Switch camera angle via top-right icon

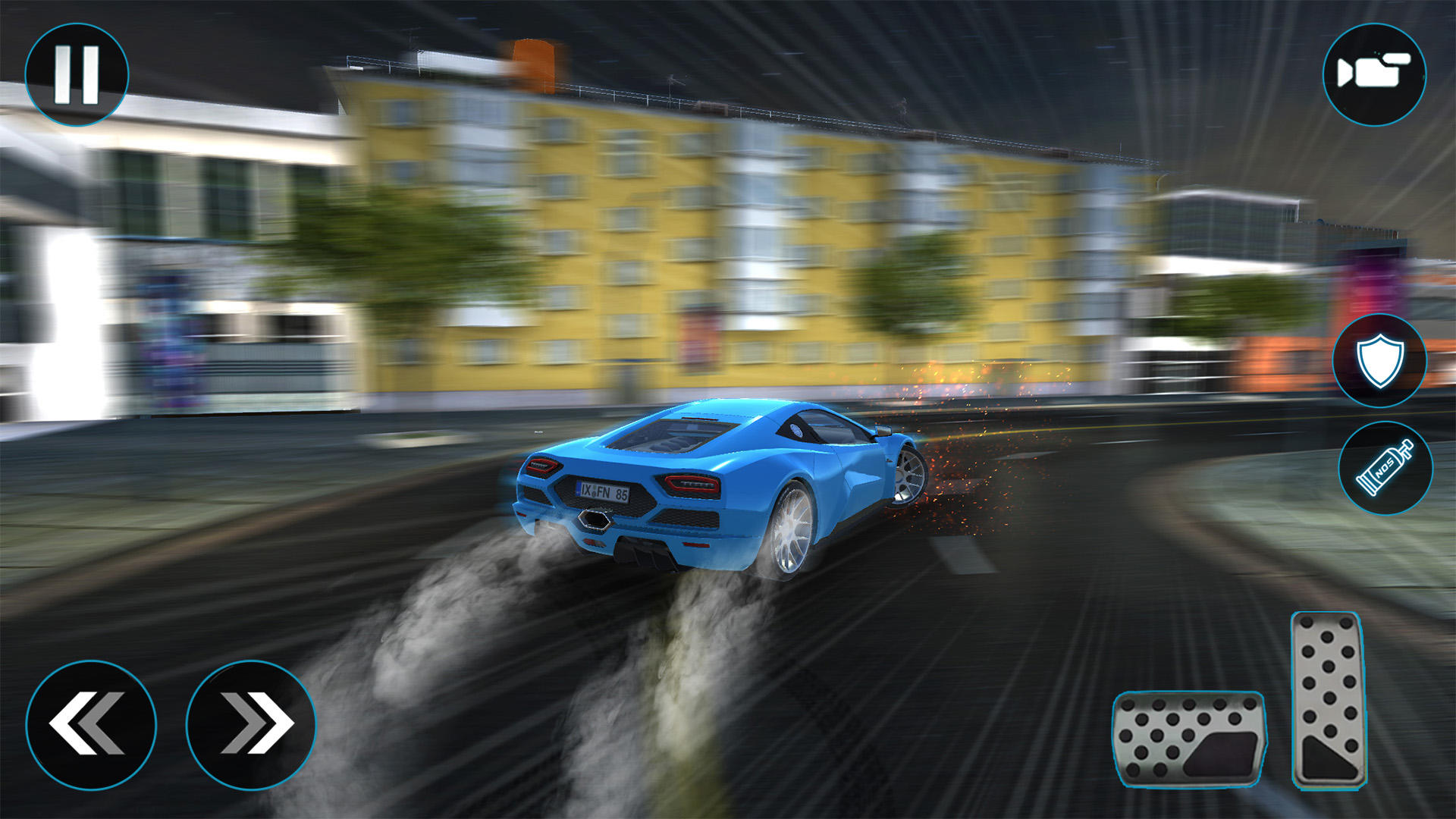(x=1374, y=74)
